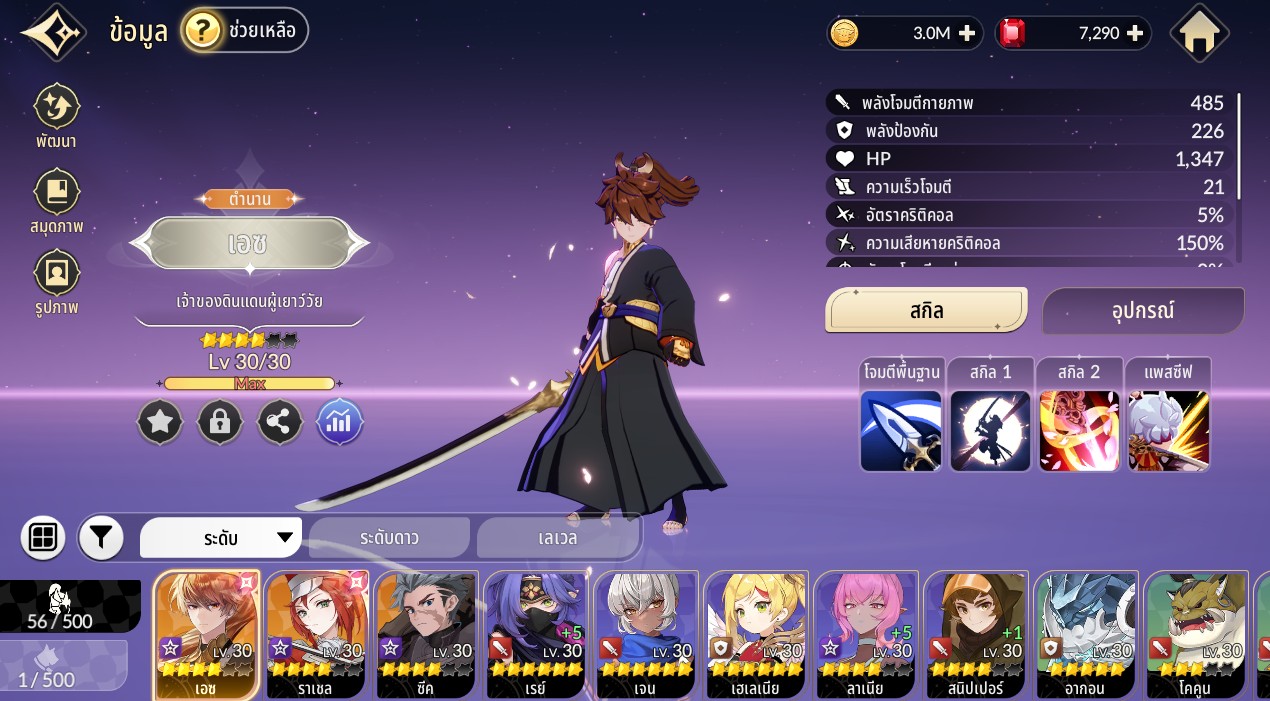The image size is (1270, 701).
Task: Toggle the grid view button
Action: [x=43, y=538]
